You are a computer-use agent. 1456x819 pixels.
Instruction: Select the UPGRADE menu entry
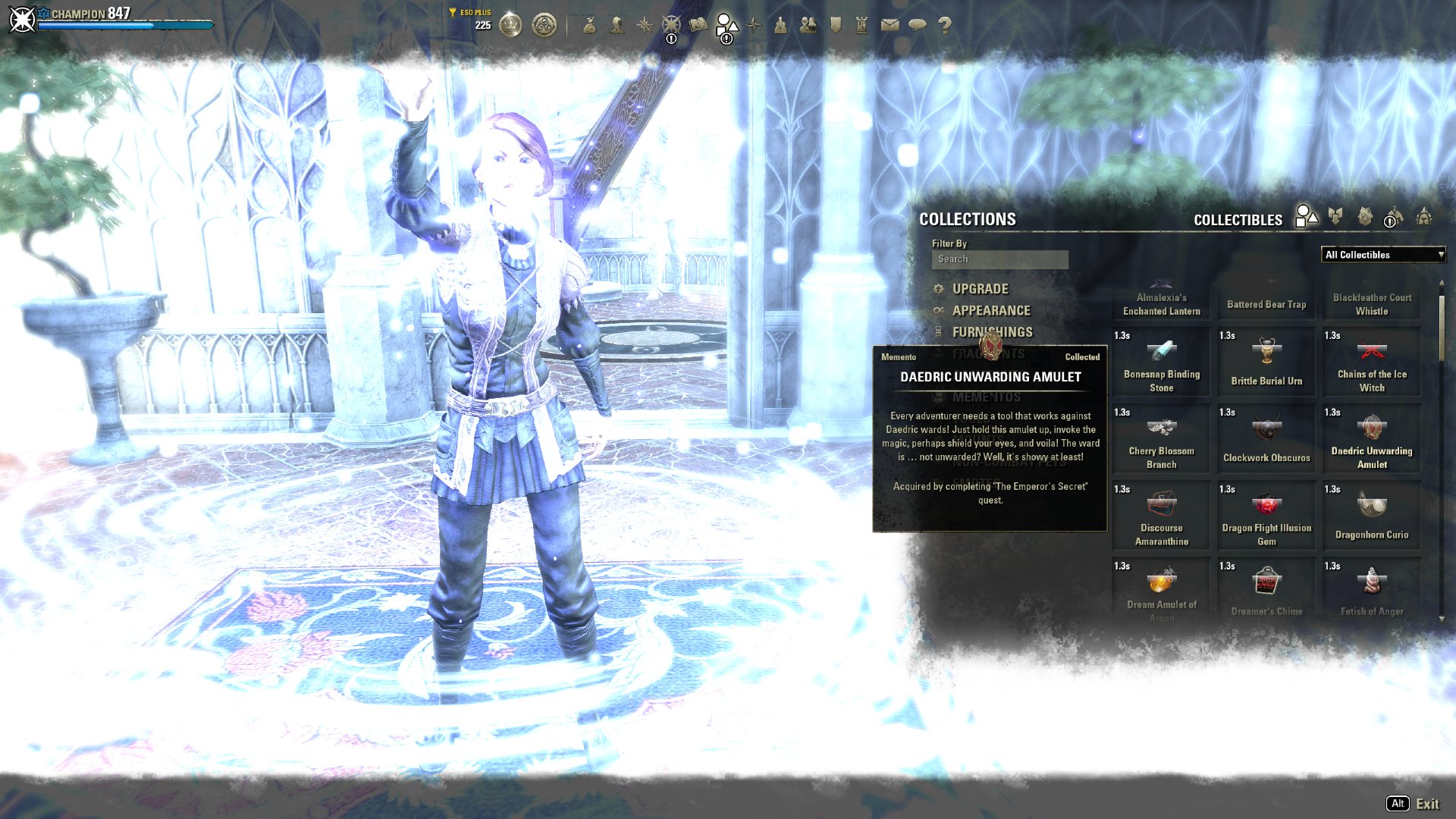978,289
